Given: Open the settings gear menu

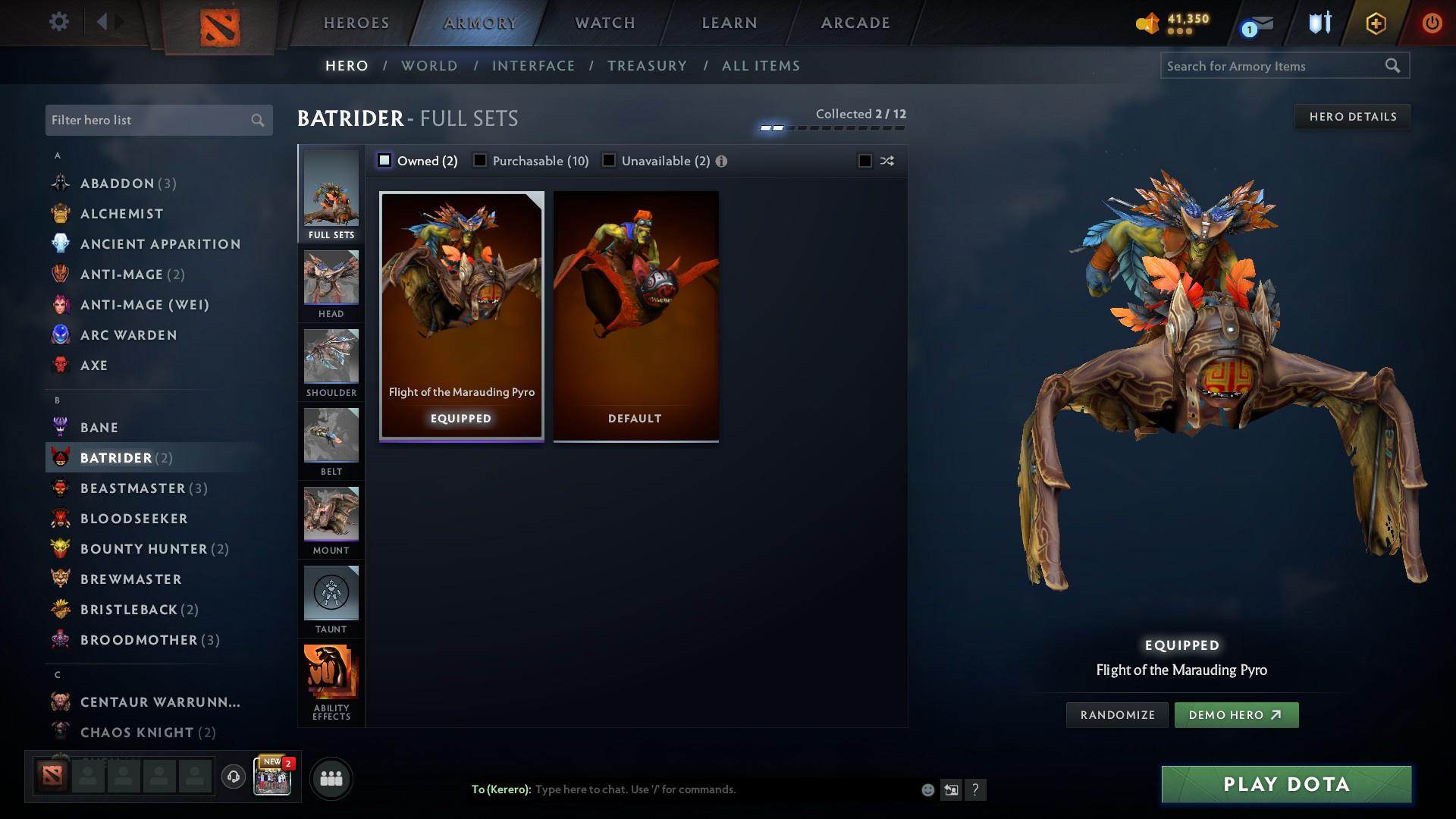Looking at the screenshot, I should [x=58, y=22].
